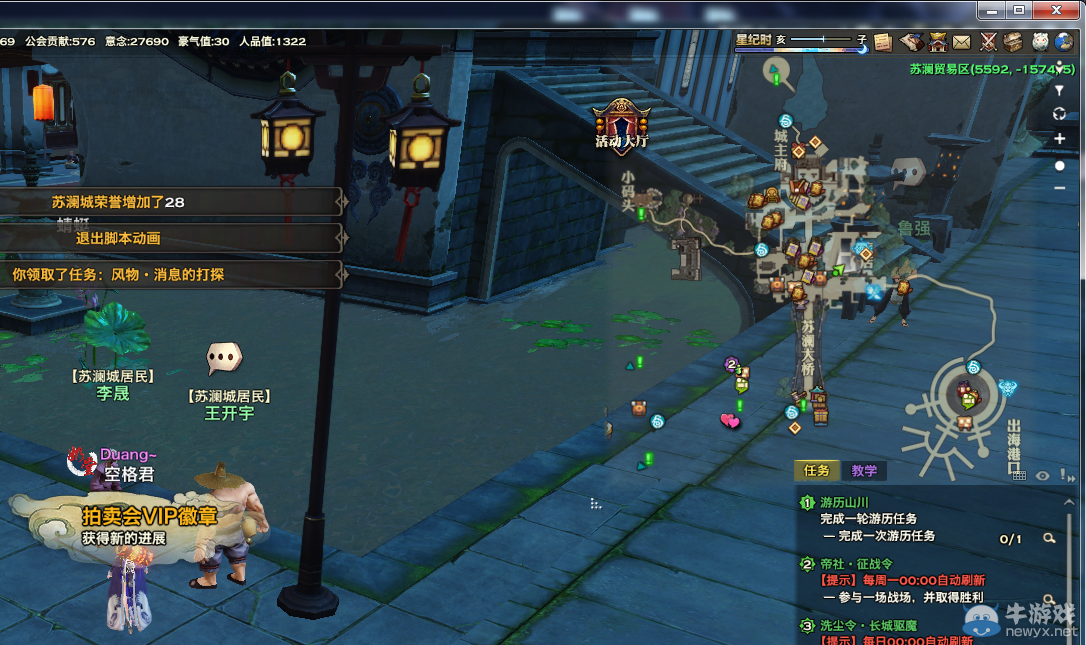Click the map's plus zoom-in button

point(1060,139)
